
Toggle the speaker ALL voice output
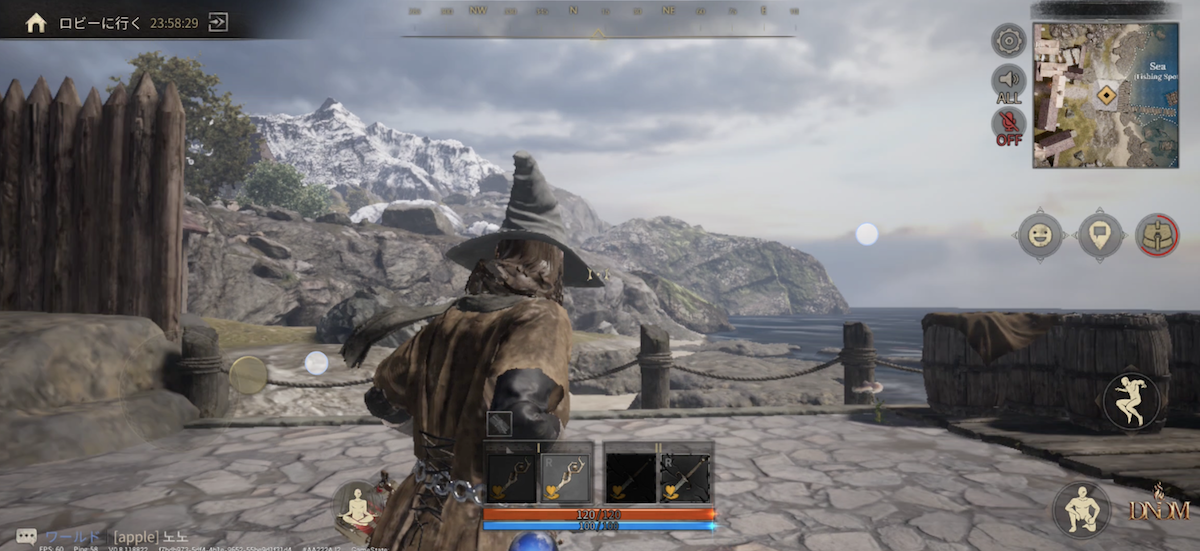pyautogui.click(x=1008, y=83)
